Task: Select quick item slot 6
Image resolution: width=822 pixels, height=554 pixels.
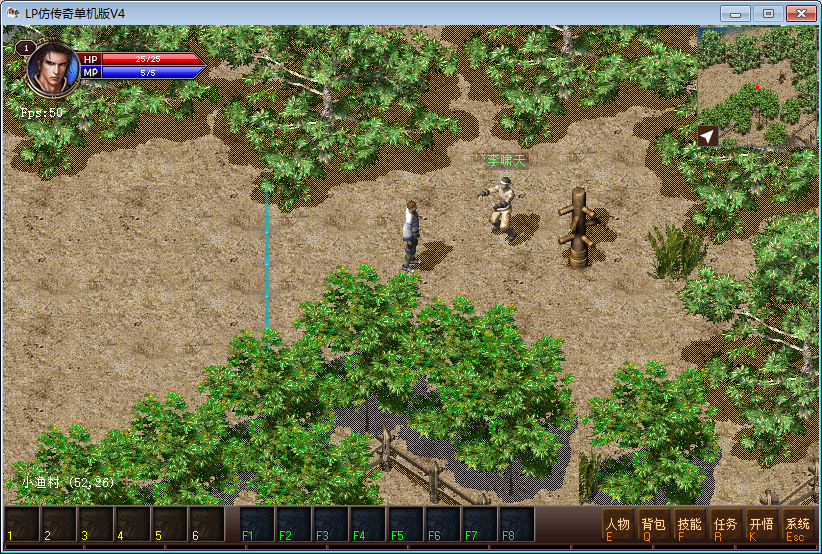Action: (x=207, y=525)
